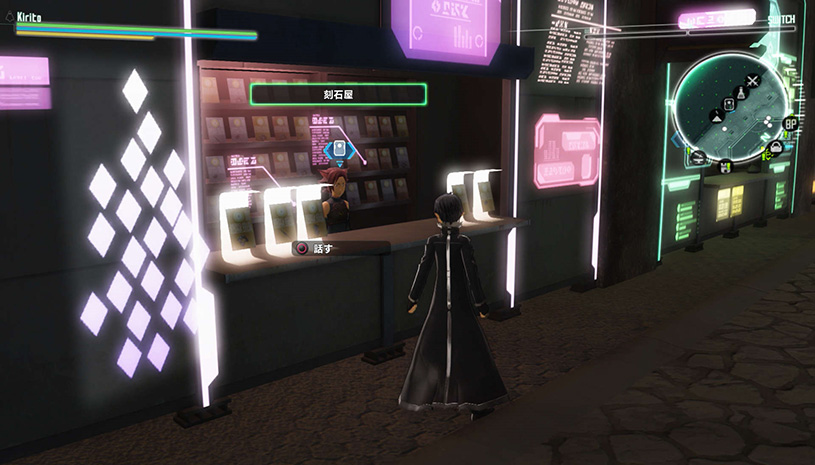Choose the triangle marker on the minimap
Image resolution: width=815 pixels, height=465 pixels.
717,117
